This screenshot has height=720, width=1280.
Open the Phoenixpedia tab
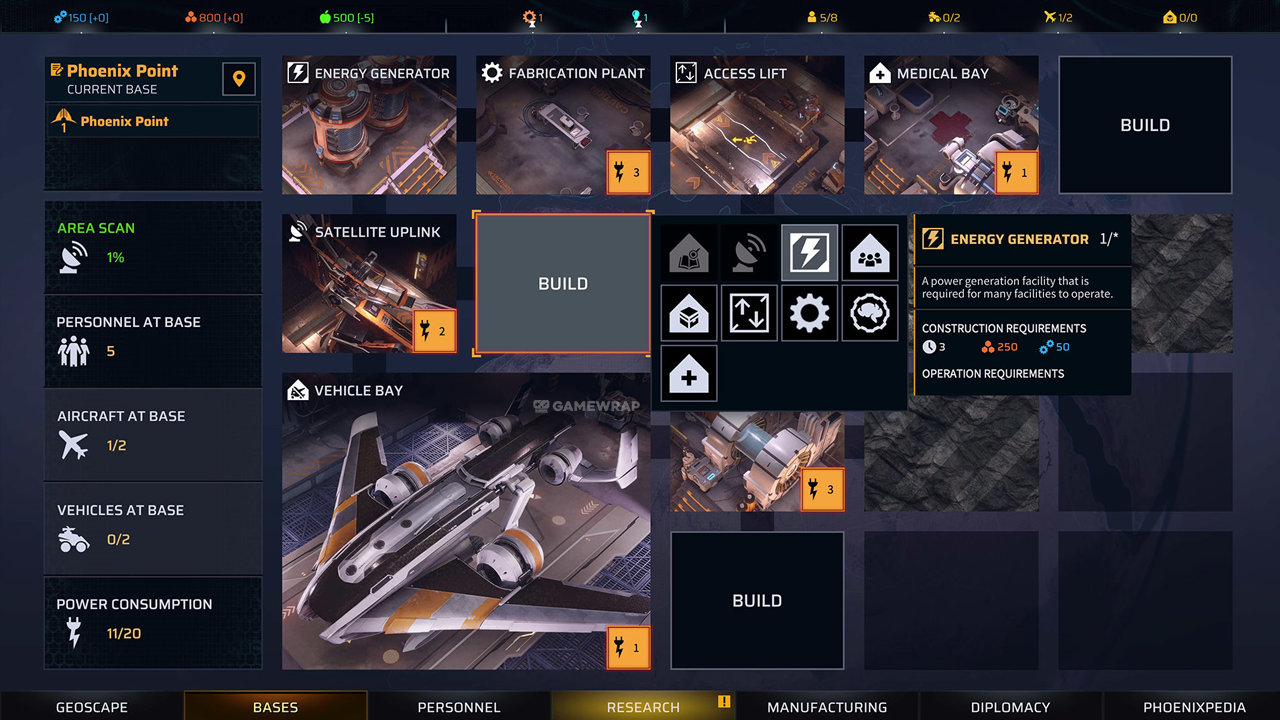tap(1194, 707)
